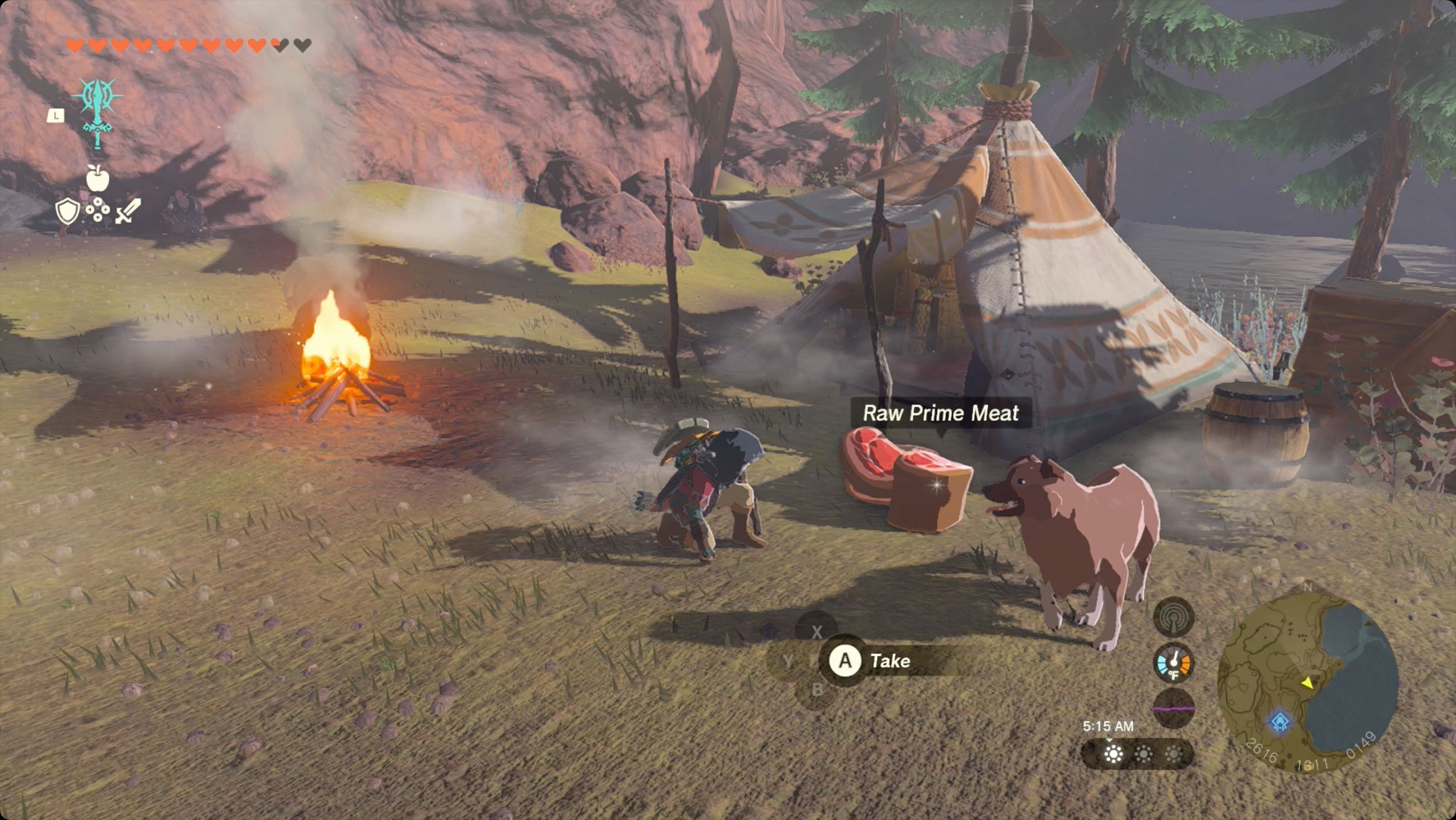This screenshot has width=1456, height=820.
Task: Click the Raw Prime Meat label
Action: 941,413
